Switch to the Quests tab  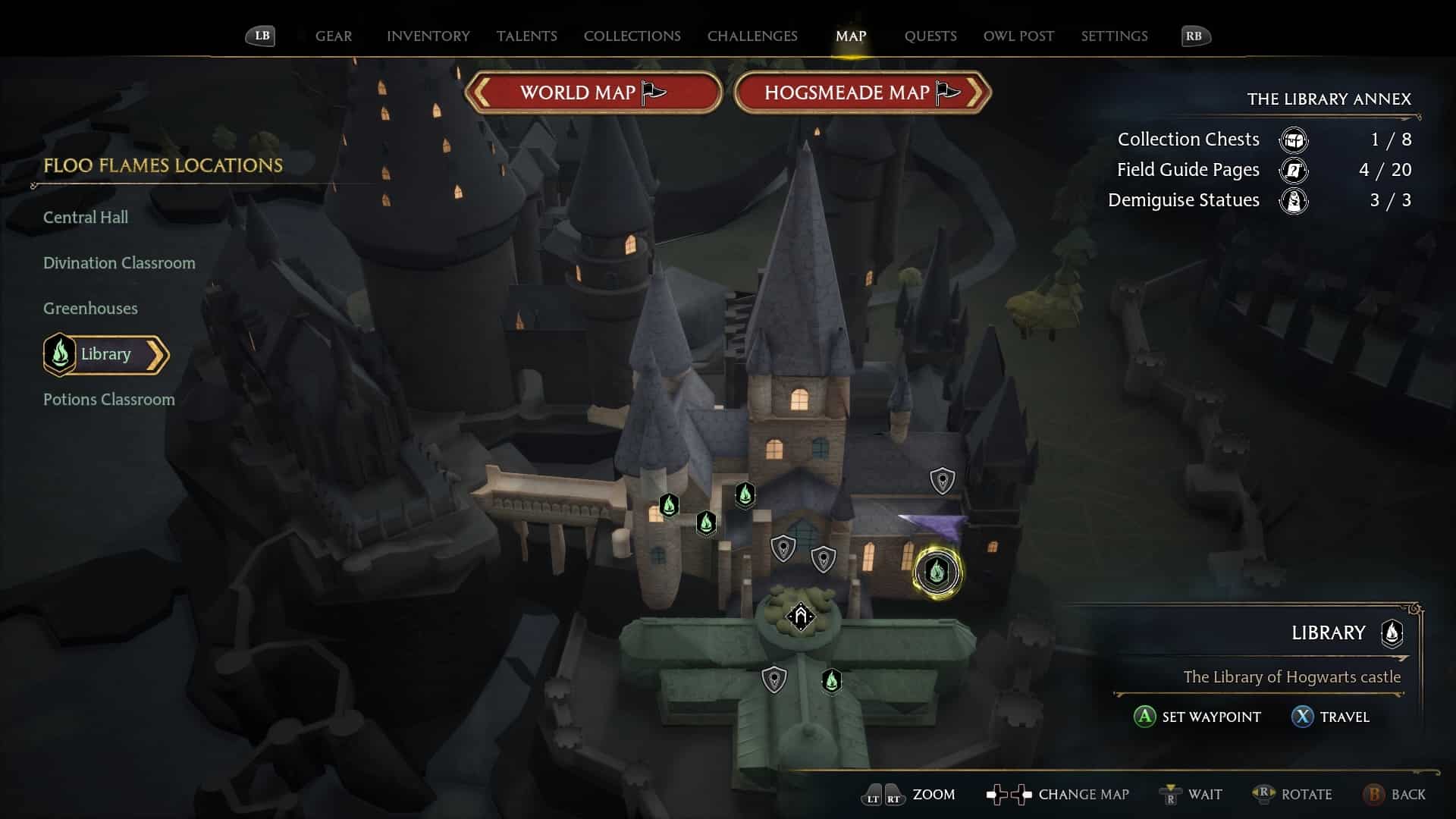coord(930,36)
